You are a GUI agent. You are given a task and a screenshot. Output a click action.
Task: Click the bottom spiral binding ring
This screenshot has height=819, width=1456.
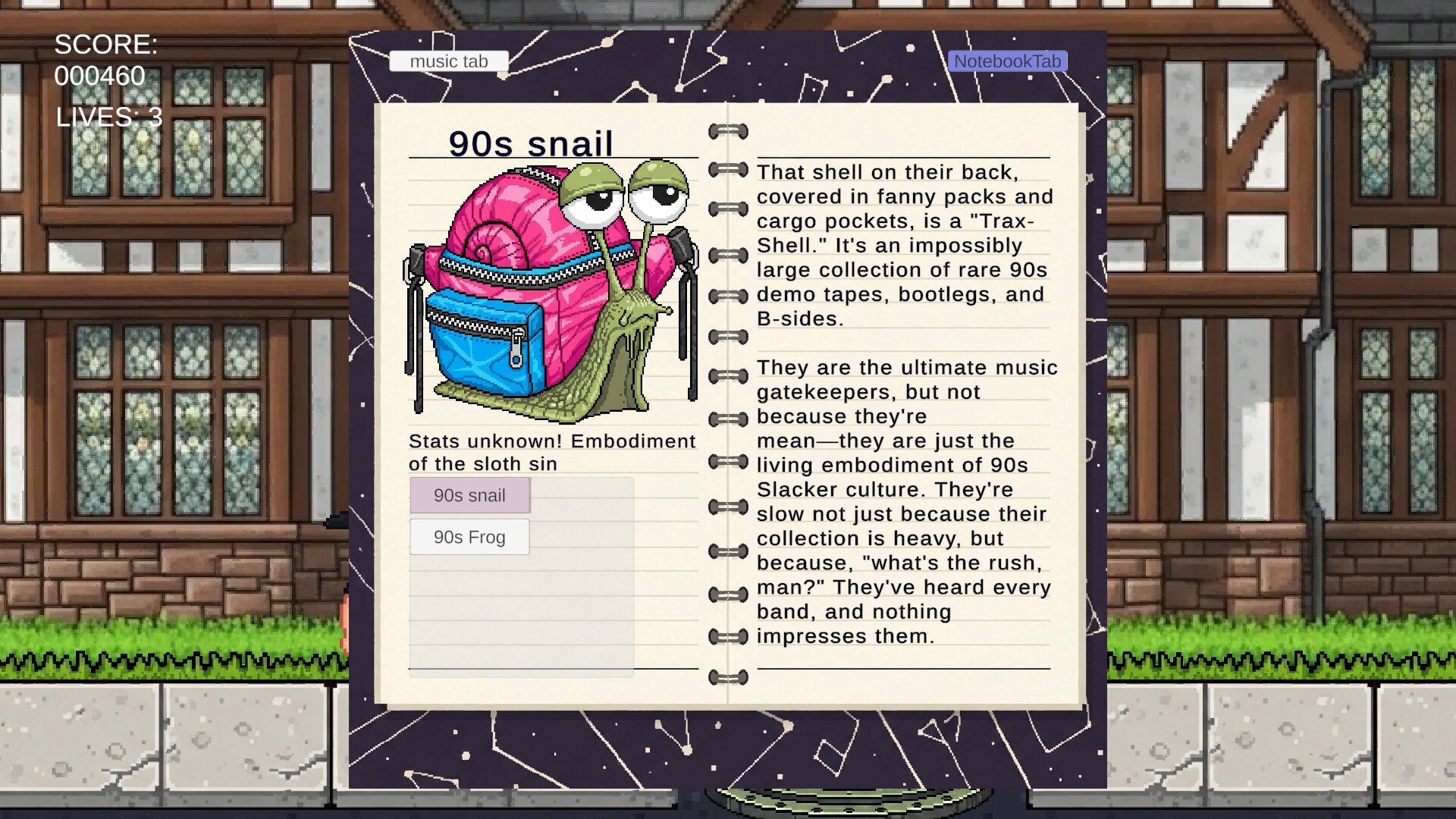coord(726,679)
